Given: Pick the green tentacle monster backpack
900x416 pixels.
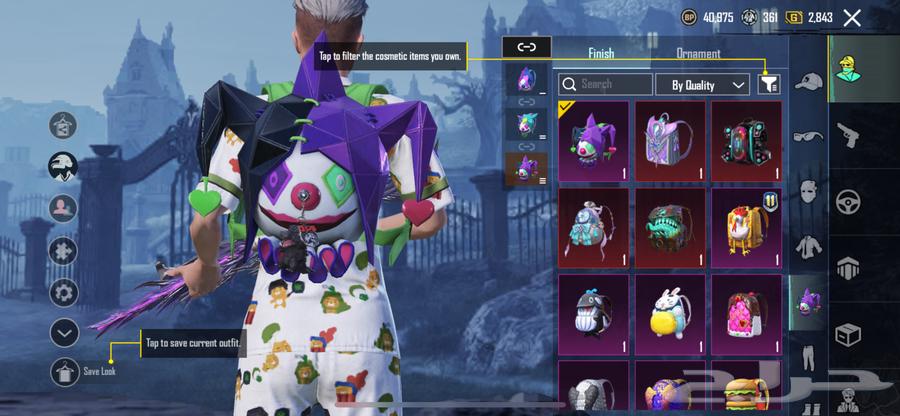Looking at the screenshot, I should pyautogui.click(x=670, y=227).
